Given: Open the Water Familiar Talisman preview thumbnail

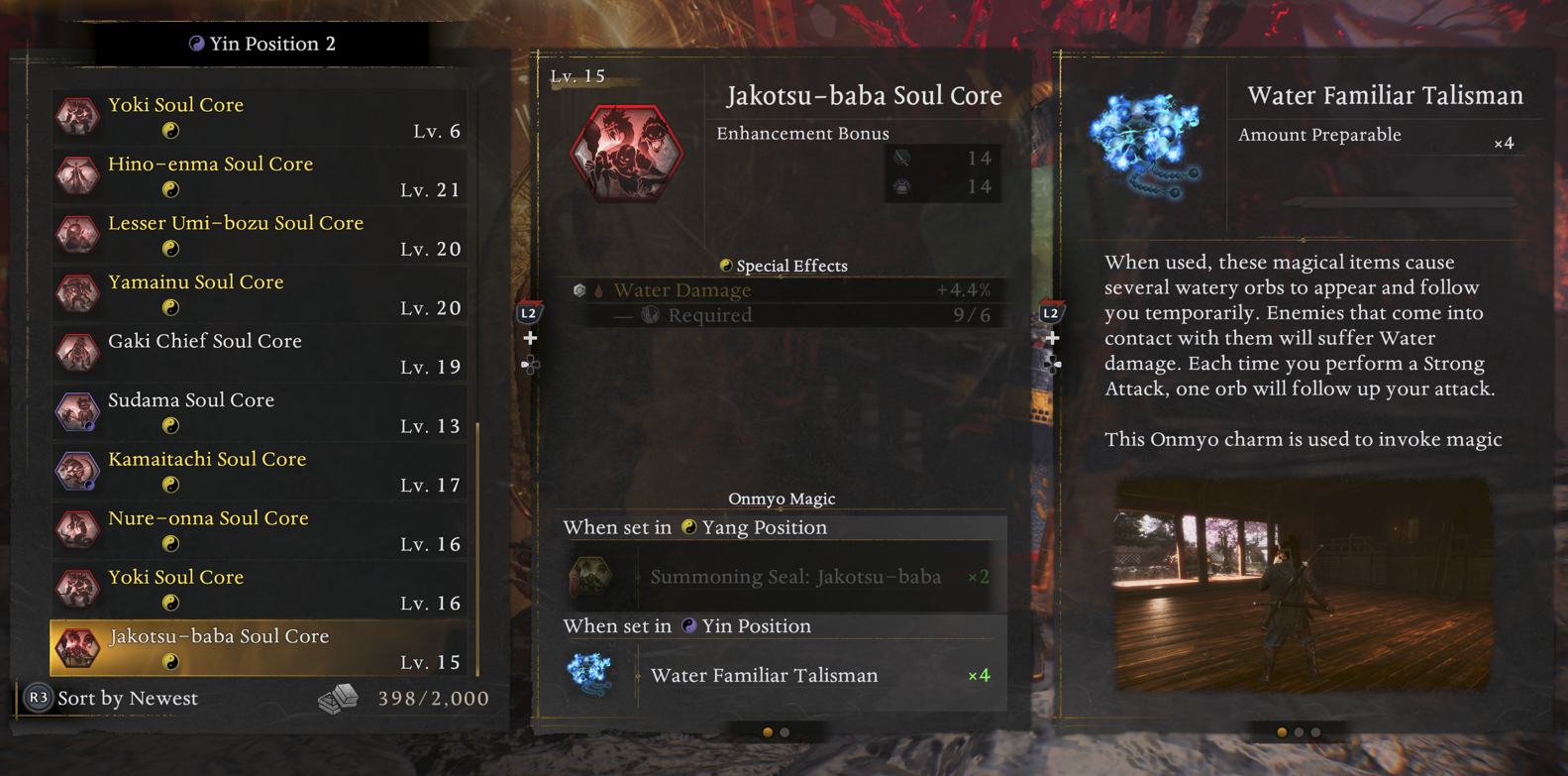Looking at the screenshot, I should 1302,585.
